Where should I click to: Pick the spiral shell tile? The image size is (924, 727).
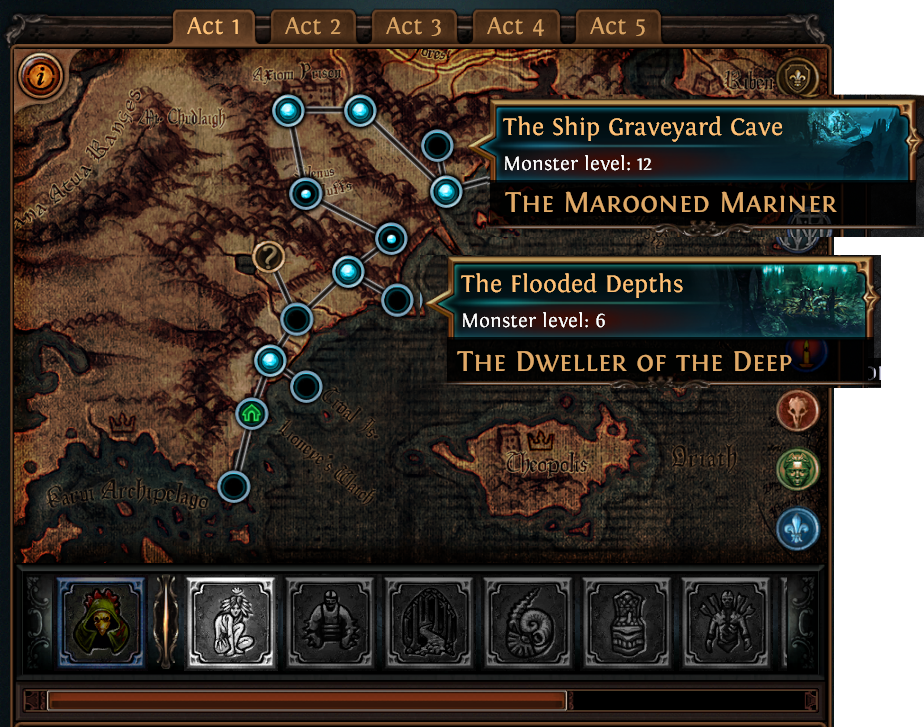(528, 622)
